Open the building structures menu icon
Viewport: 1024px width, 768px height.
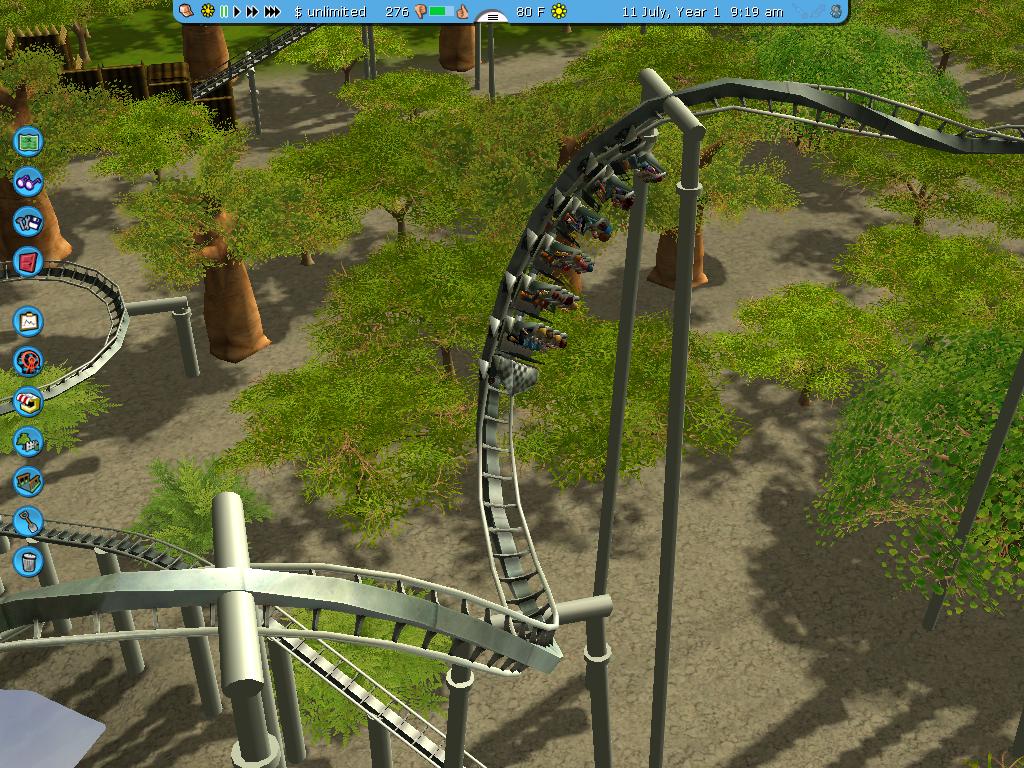point(29,481)
